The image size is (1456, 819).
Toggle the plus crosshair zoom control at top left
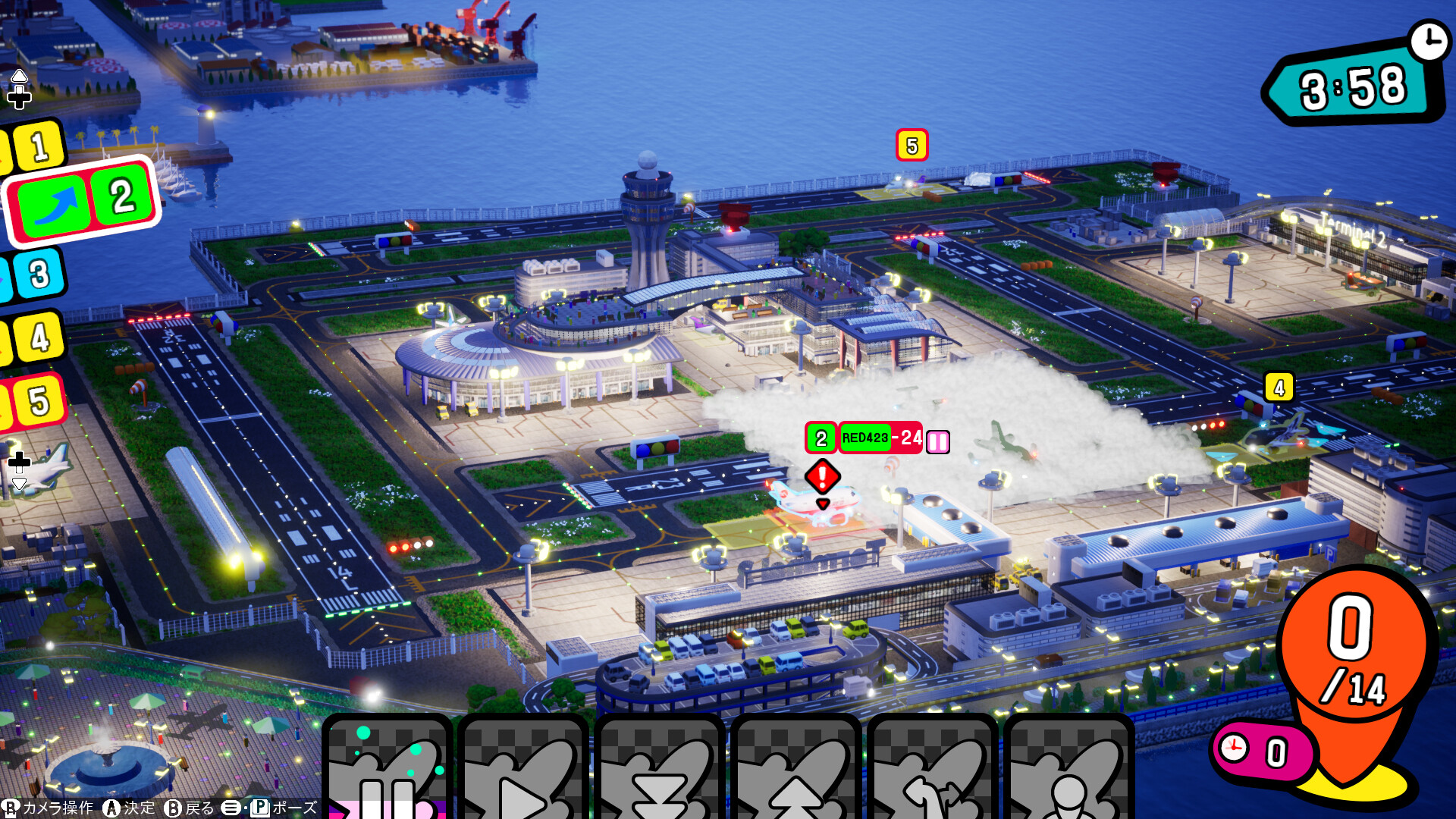tap(17, 97)
